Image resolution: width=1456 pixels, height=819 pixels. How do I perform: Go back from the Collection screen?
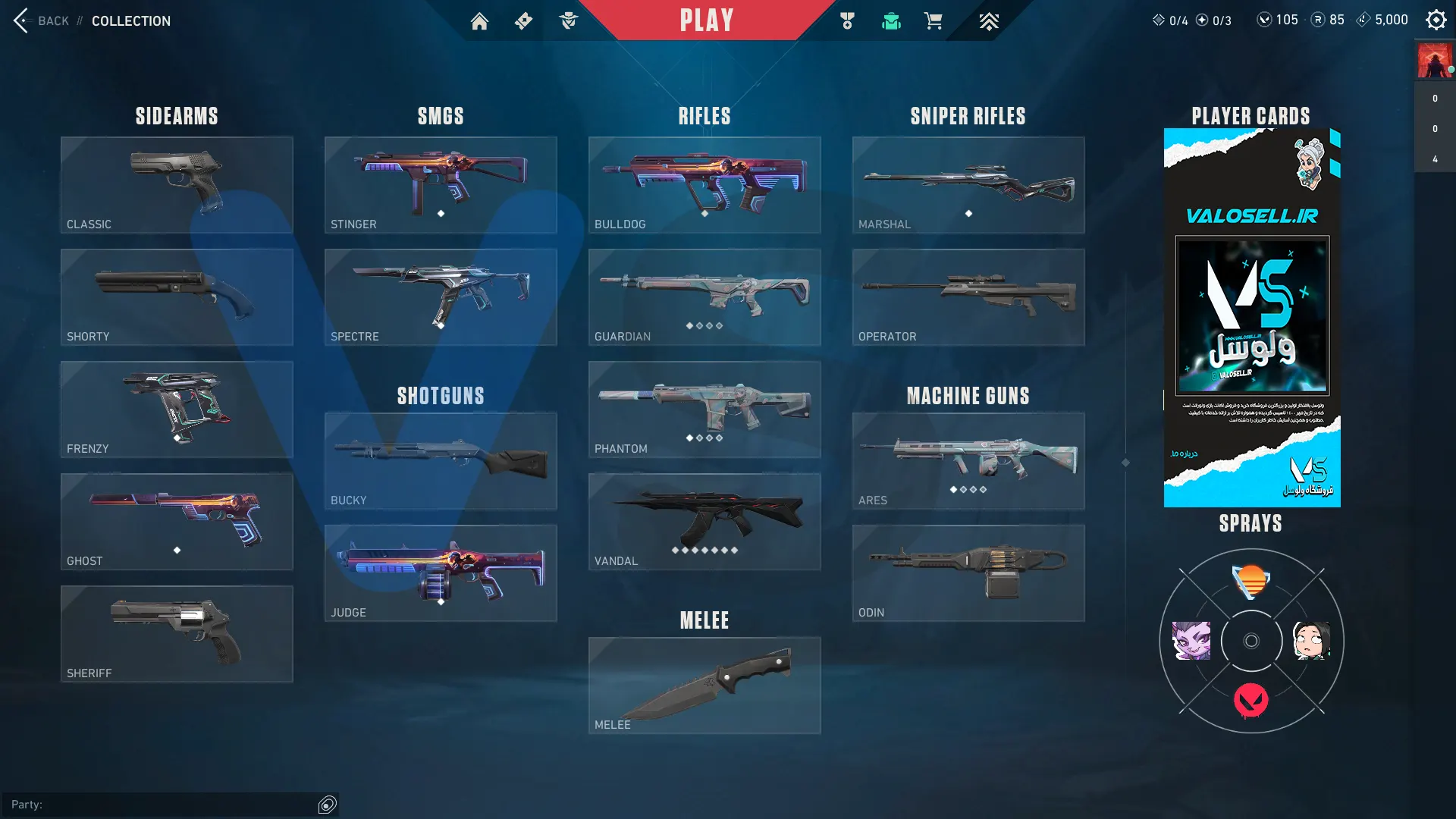click(x=42, y=20)
